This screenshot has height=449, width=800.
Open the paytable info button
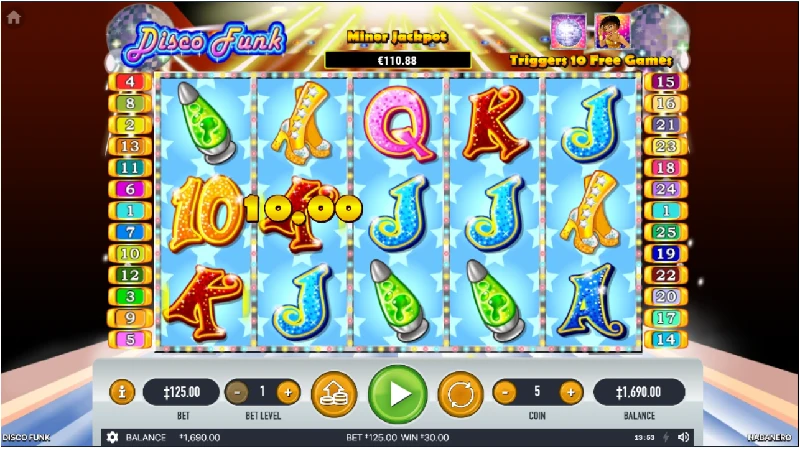tap(121, 392)
